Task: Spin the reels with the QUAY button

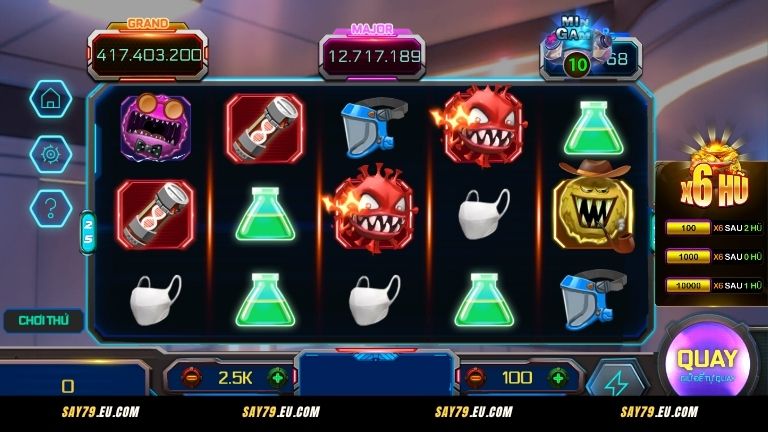Action: point(707,362)
